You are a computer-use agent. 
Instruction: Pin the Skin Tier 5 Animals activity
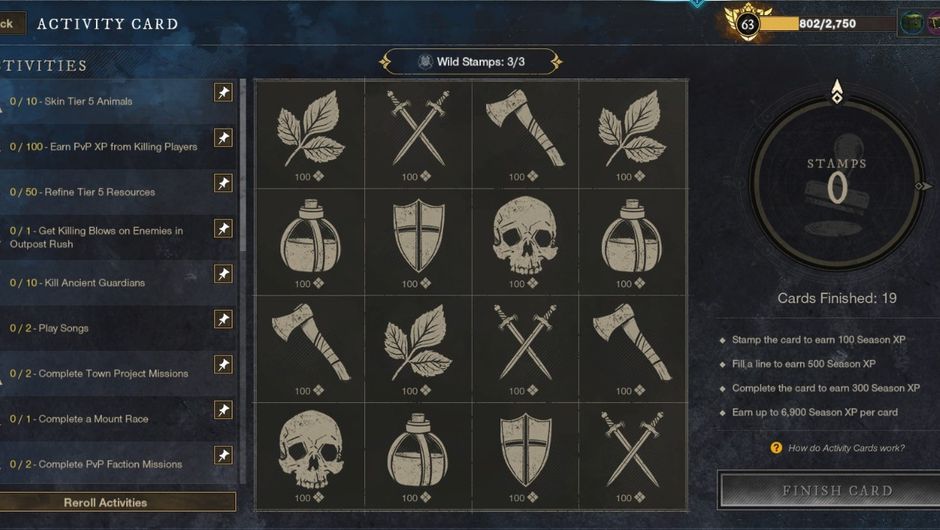tap(223, 93)
